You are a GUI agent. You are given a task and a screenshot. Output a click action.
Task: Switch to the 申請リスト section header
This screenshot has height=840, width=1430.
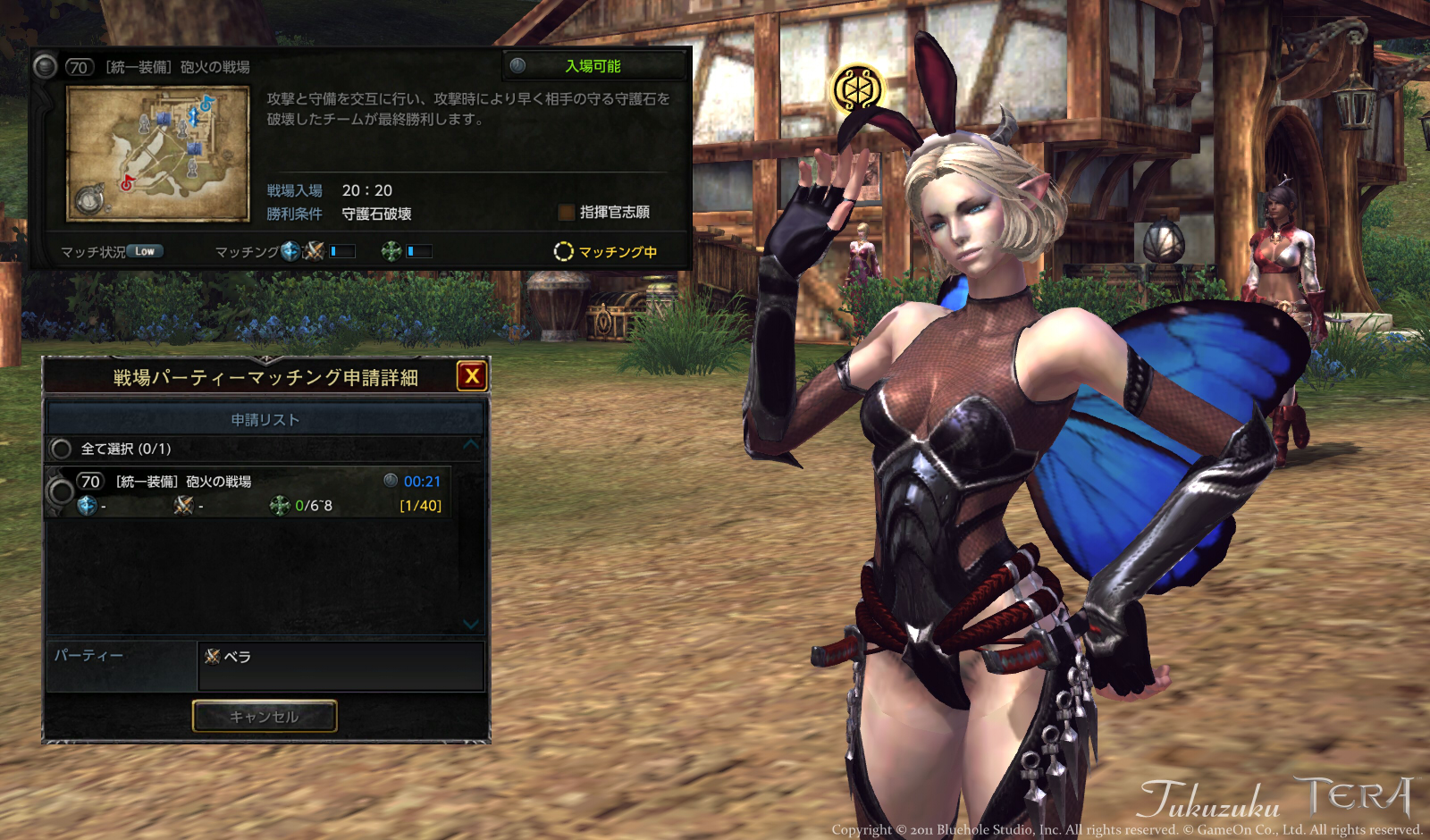[x=265, y=417]
